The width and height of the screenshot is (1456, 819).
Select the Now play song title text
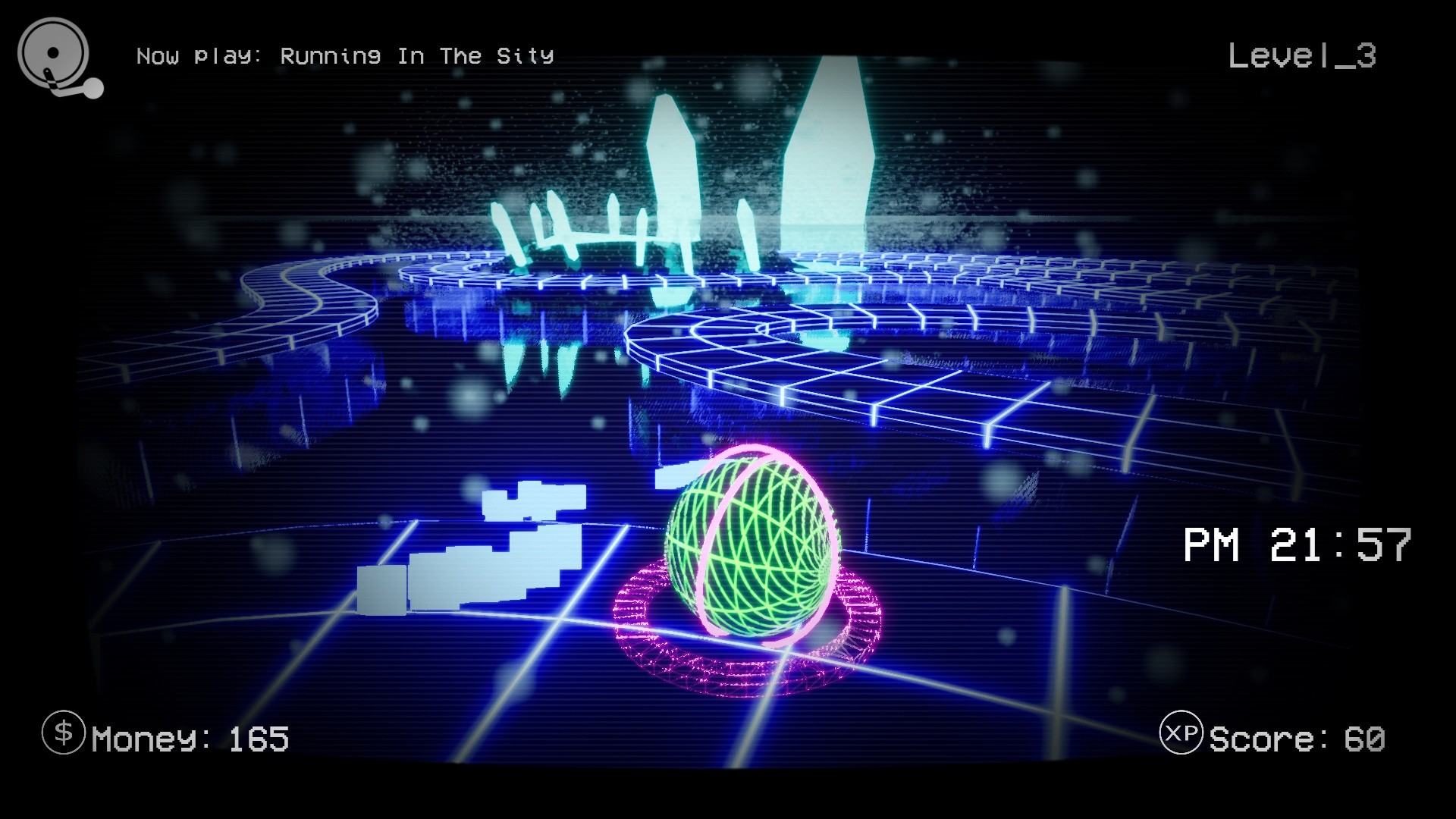[345, 55]
